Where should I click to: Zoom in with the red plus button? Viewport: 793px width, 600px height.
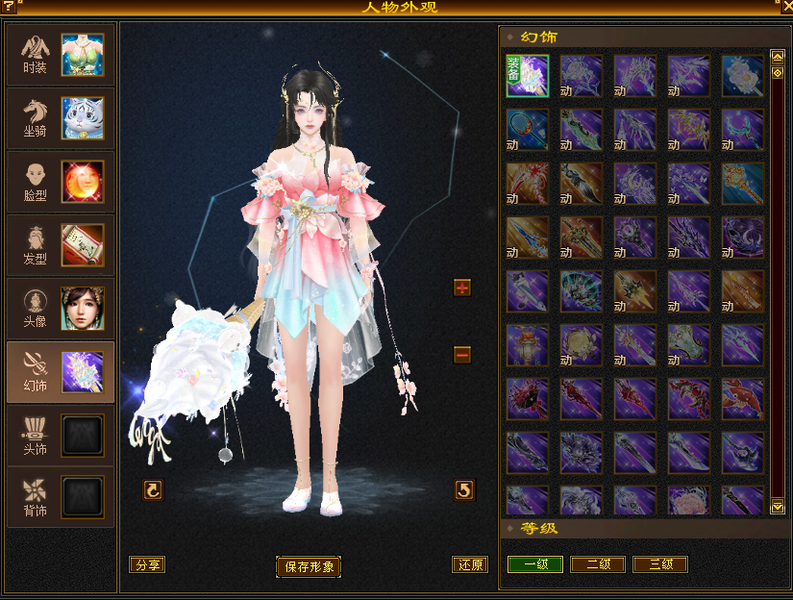tap(462, 288)
